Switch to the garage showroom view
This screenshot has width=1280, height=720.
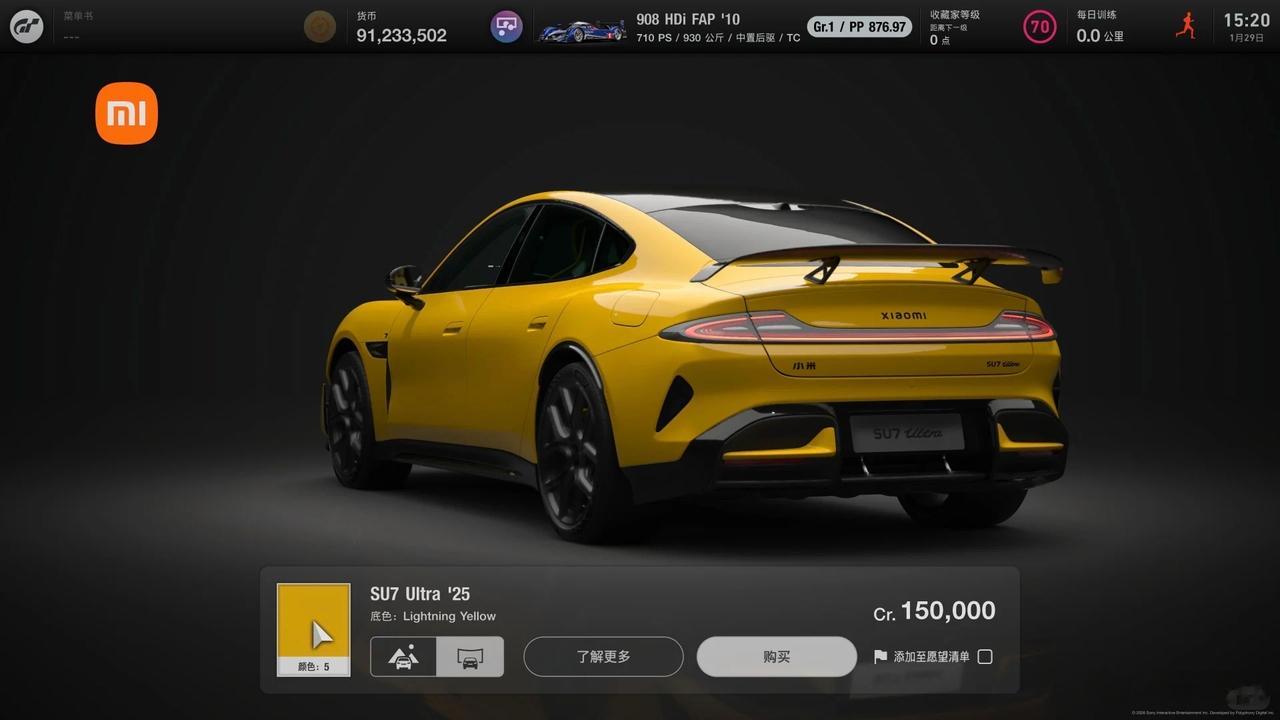[470, 657]
